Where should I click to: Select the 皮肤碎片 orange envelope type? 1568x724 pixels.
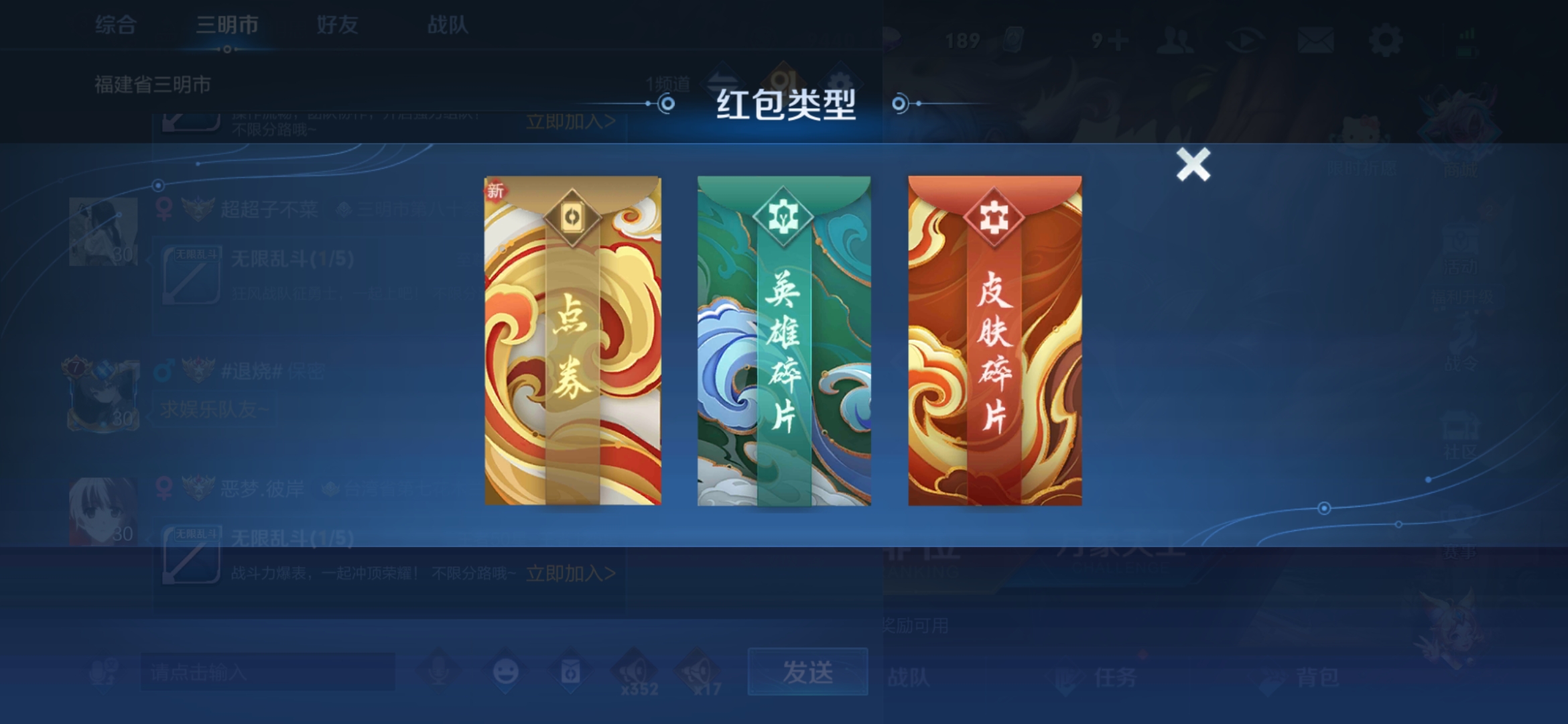pos(994,342)
